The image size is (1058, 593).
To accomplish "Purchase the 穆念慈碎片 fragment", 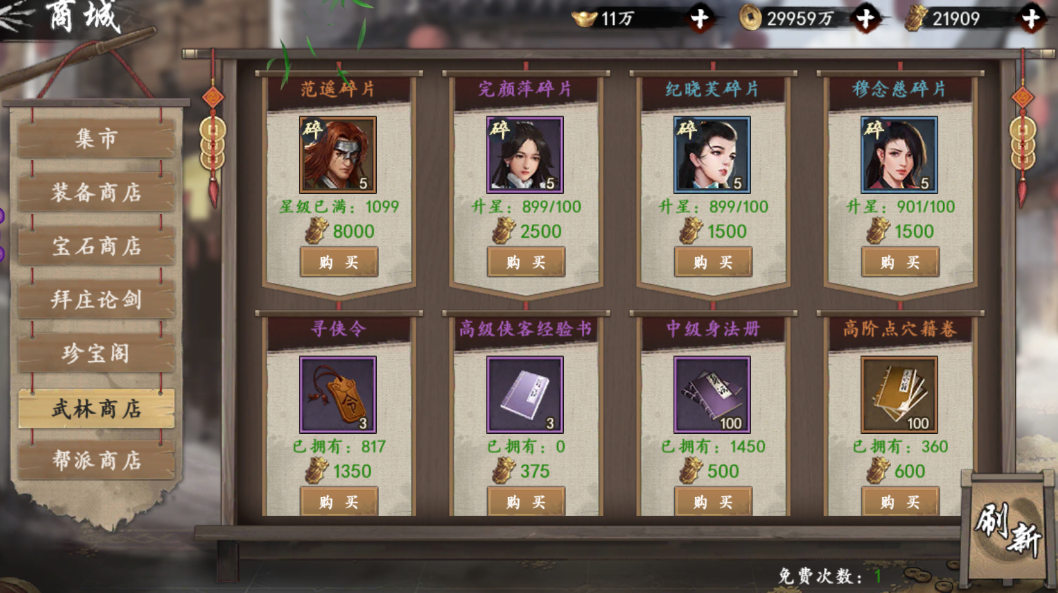I will click(900, 262).
